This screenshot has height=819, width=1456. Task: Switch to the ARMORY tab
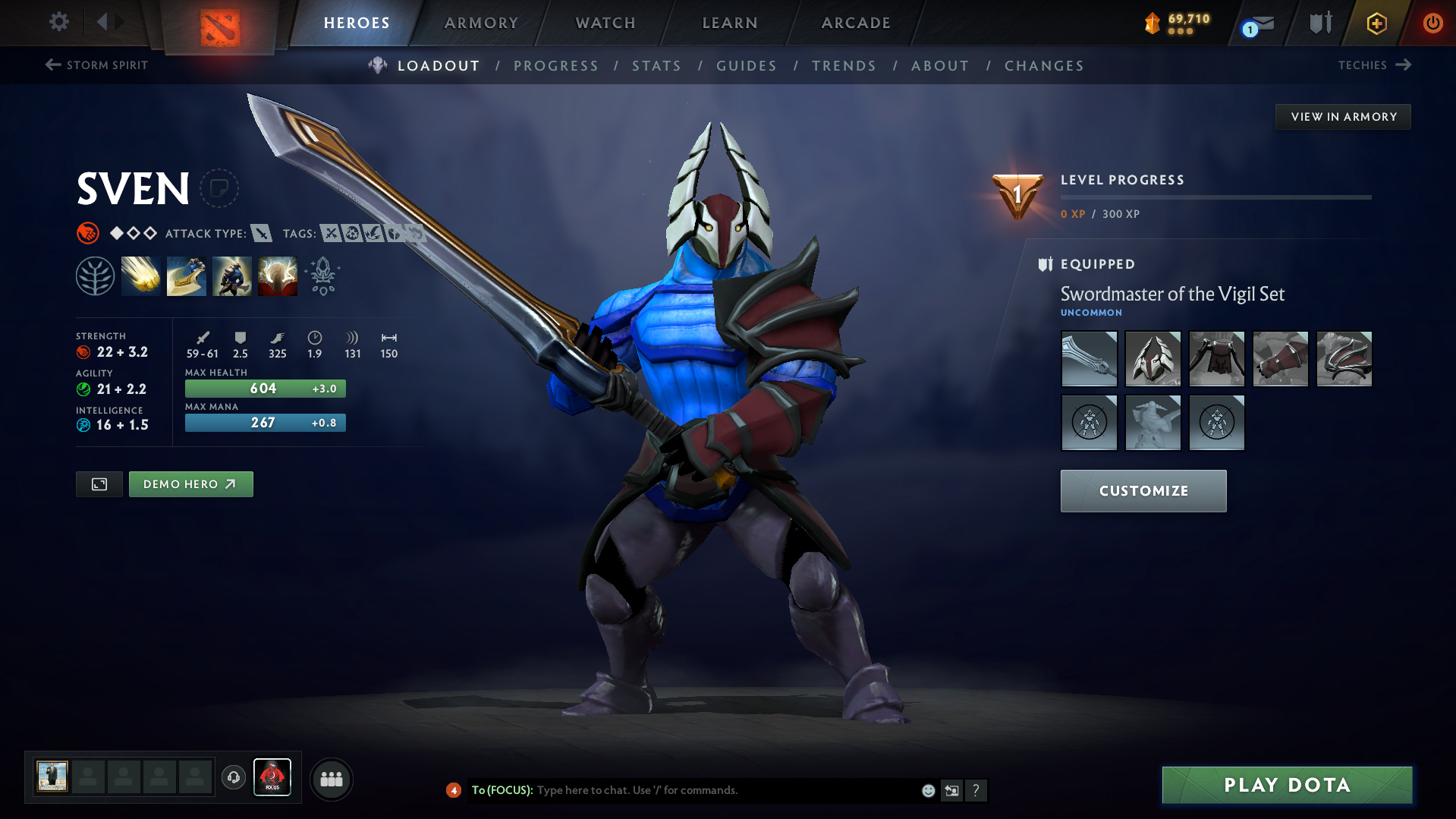tap(481, 23)
